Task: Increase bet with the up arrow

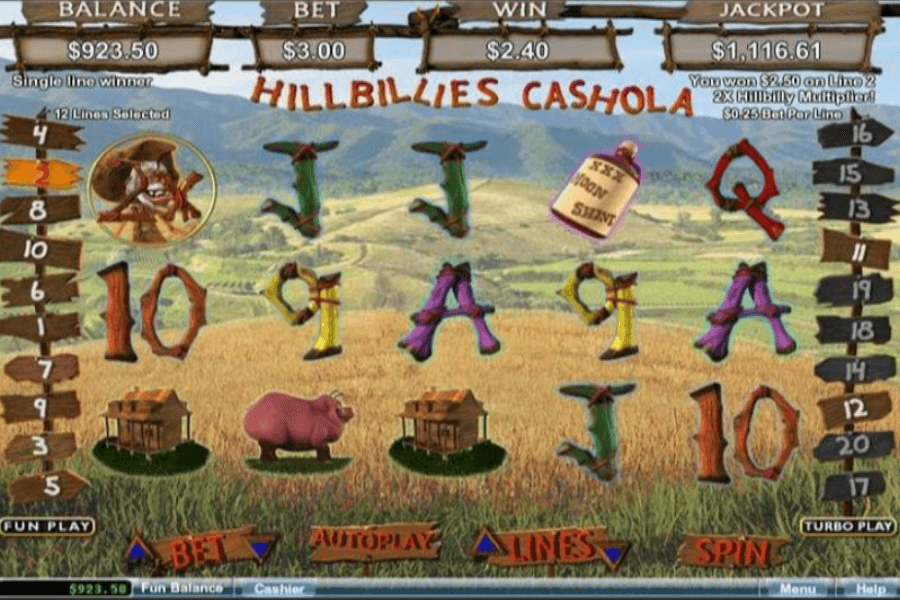Action: click(x=139, y=548)
